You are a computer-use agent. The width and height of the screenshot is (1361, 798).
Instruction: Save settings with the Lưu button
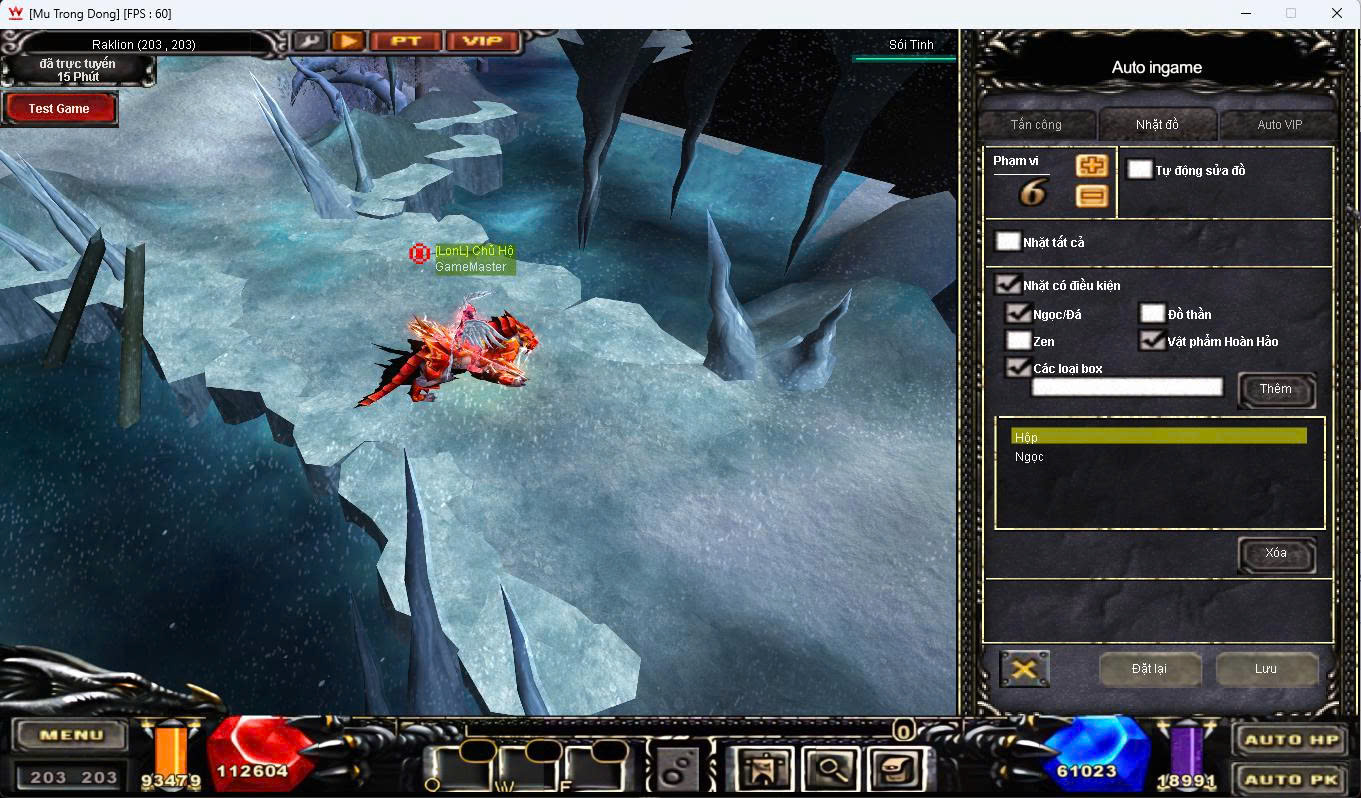1266,669
